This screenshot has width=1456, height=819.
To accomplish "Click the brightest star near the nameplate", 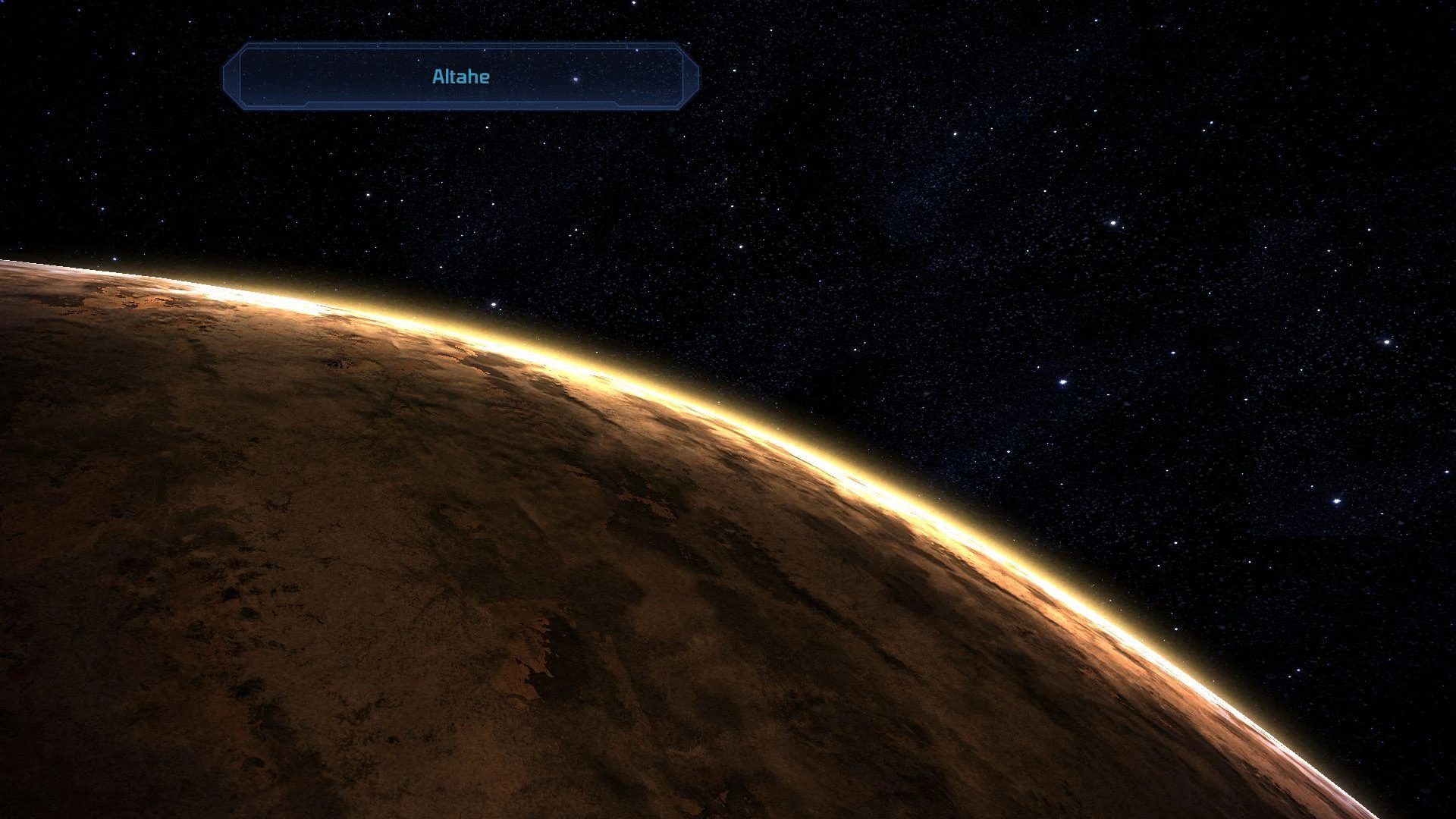I will click(574, 80).
